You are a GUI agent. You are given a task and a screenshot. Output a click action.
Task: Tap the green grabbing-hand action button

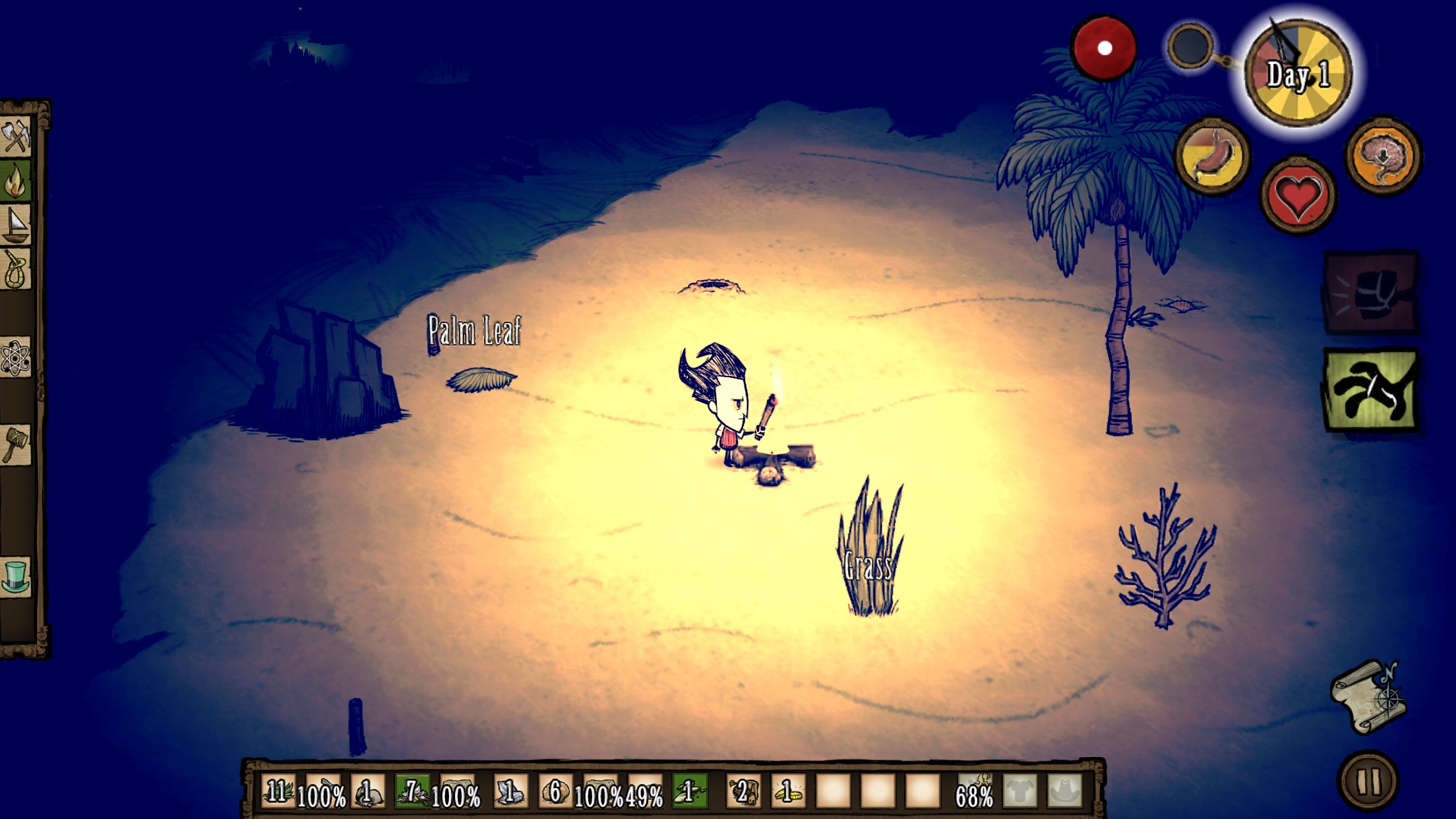1371,390
